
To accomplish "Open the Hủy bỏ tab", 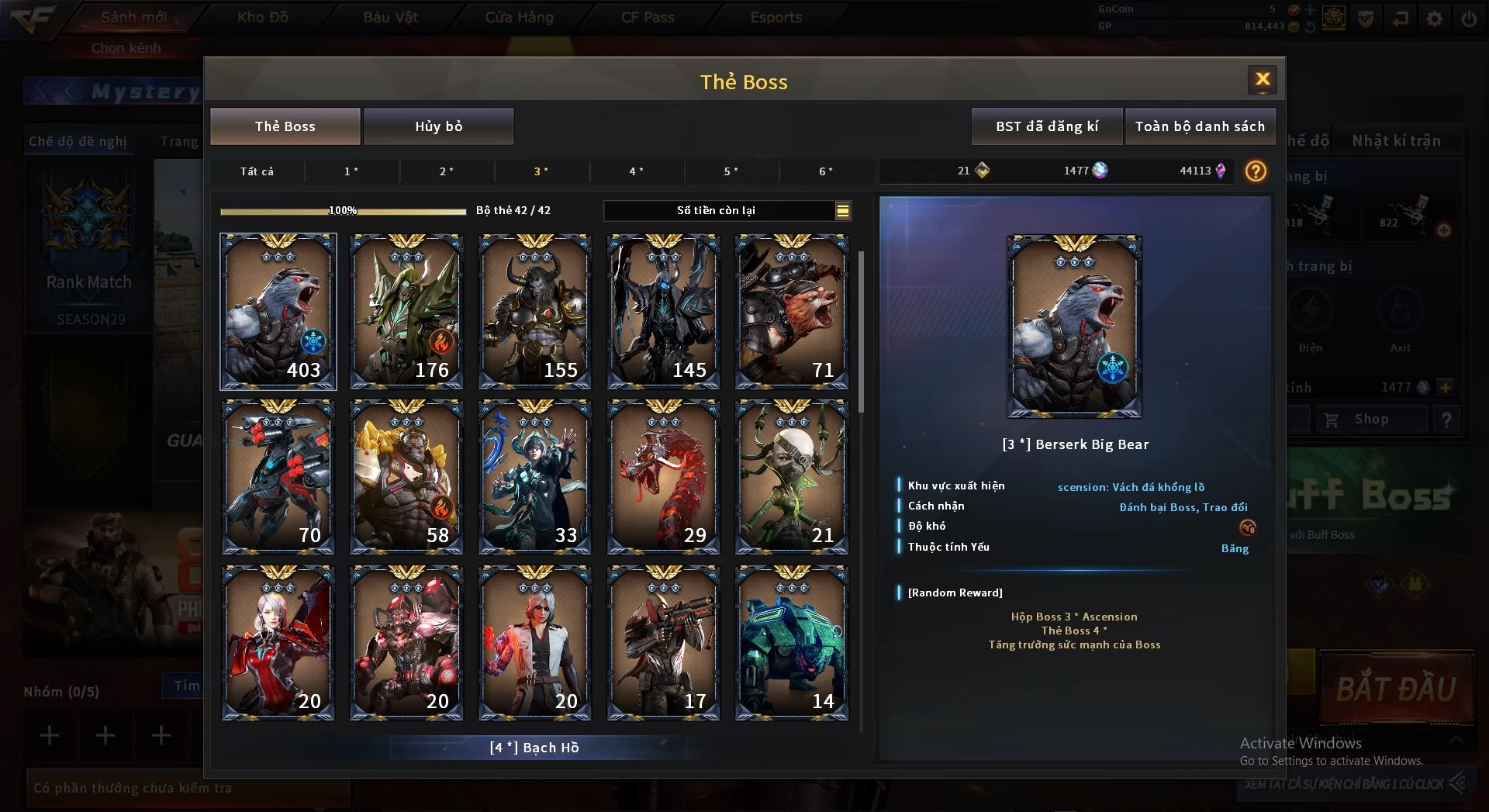I will (x=438, y=126).
